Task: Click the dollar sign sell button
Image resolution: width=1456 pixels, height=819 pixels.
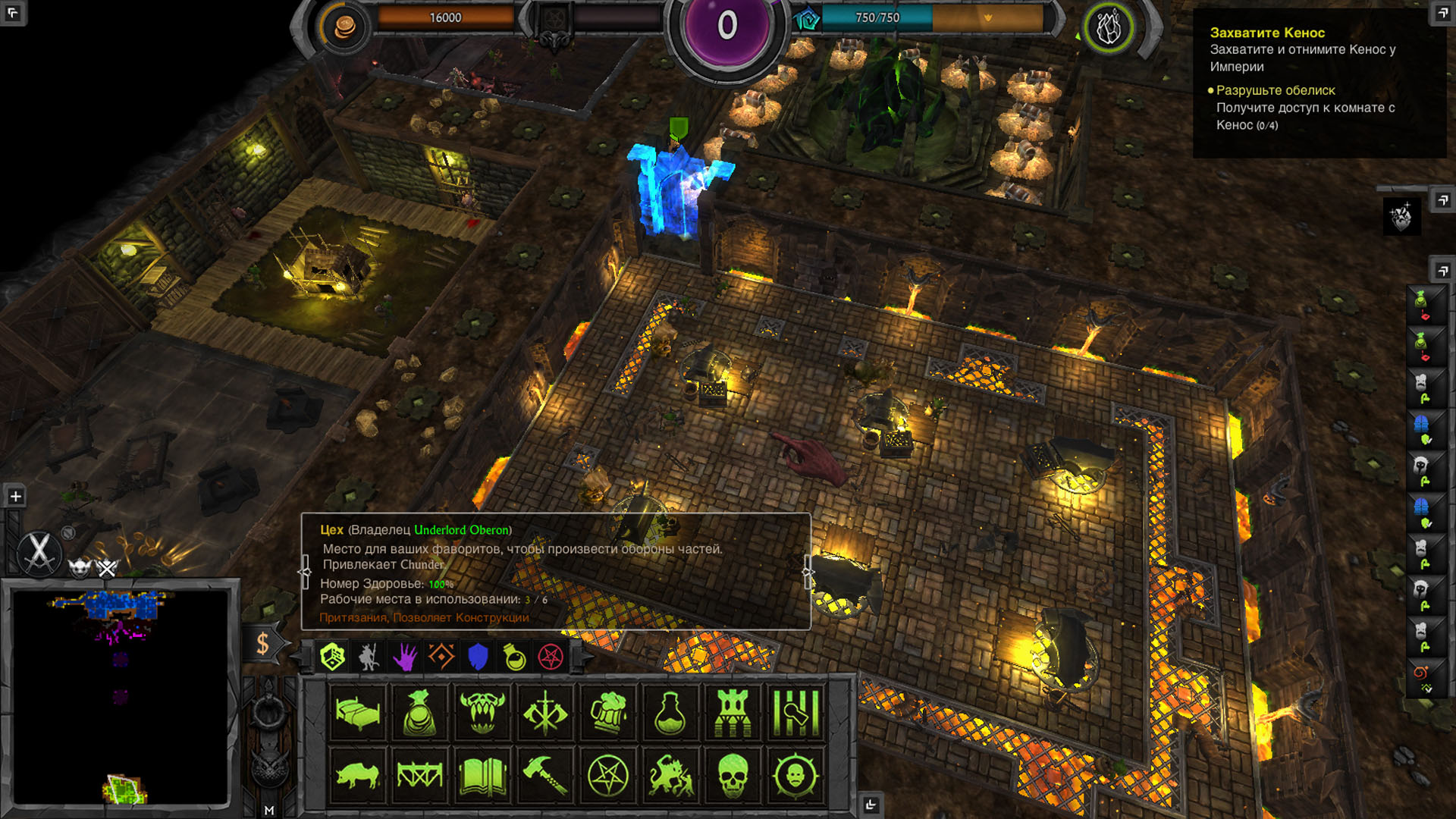Action: [x=262, y=644]
